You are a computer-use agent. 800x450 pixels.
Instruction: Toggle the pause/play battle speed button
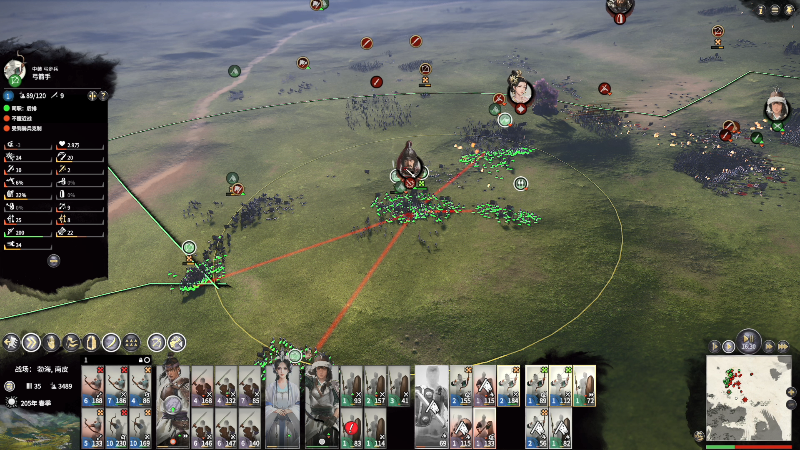pyautogui.click(x=748, y=340)
